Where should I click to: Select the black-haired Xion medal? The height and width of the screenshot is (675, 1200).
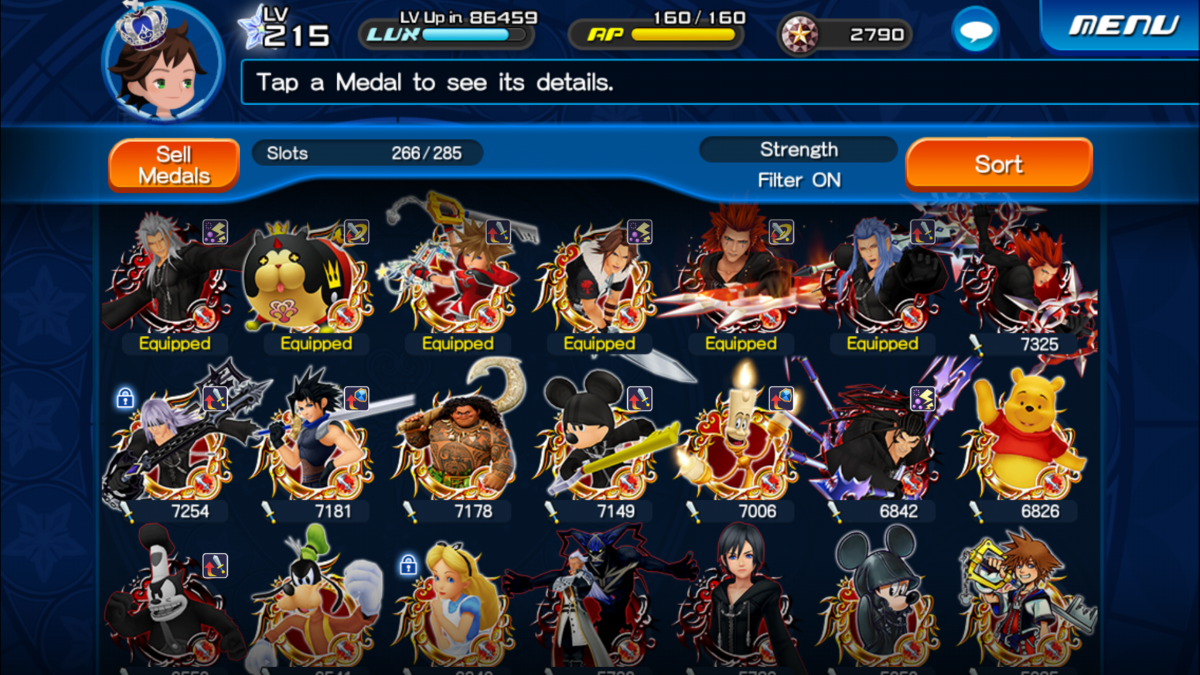tap(738, 600)
